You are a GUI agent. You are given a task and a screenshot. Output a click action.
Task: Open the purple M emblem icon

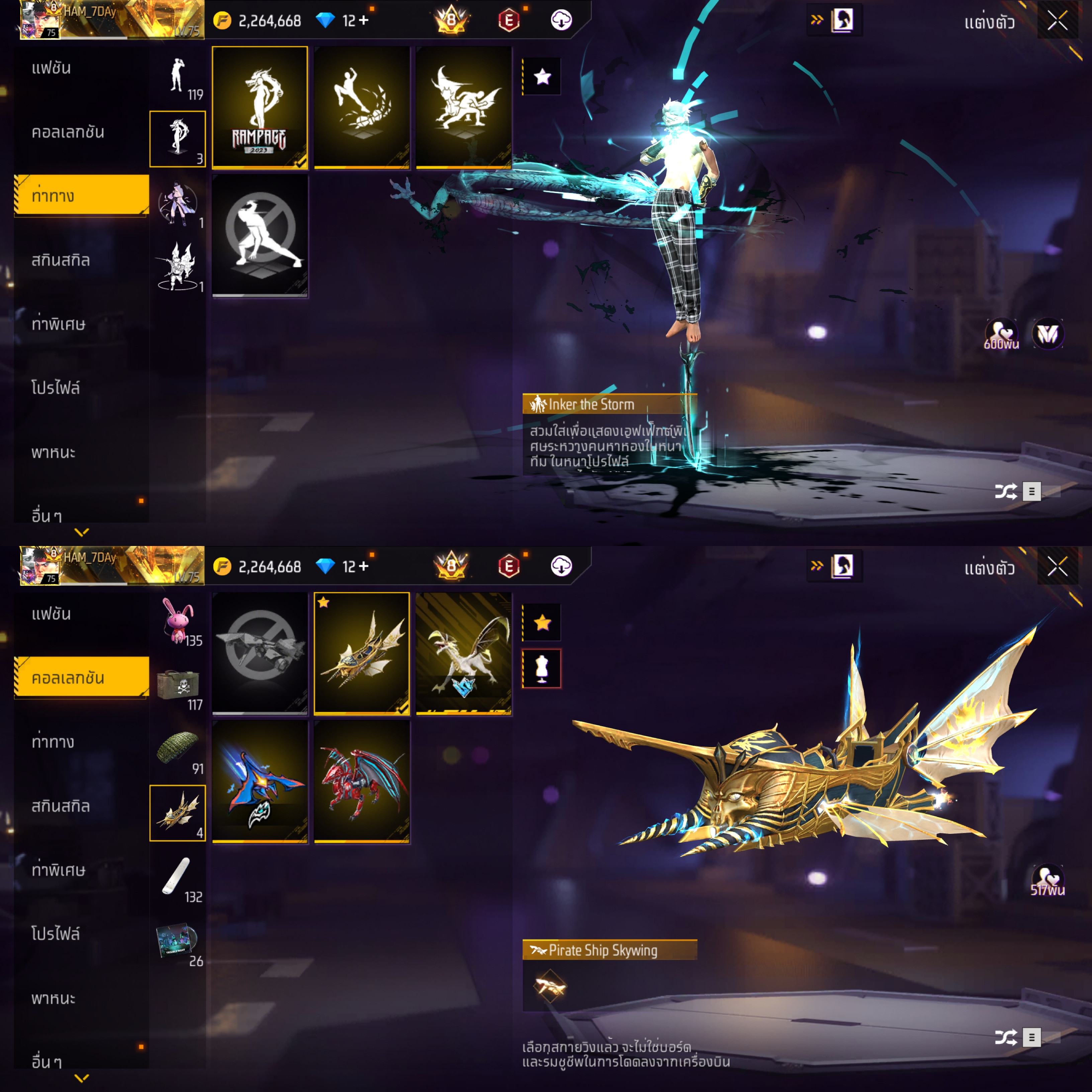click(1048, 334)
